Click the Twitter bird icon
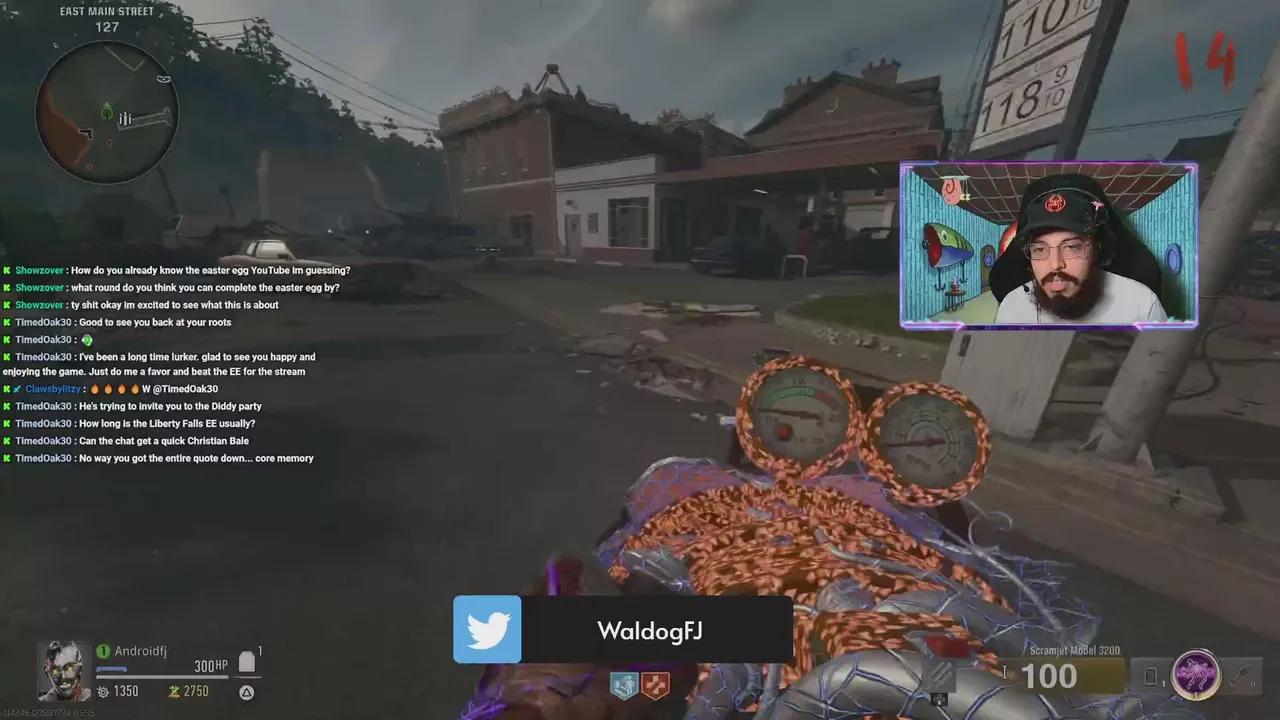The height and width of the screenshot is (720, 1280). pyautogui.click(x=487, y=630)
